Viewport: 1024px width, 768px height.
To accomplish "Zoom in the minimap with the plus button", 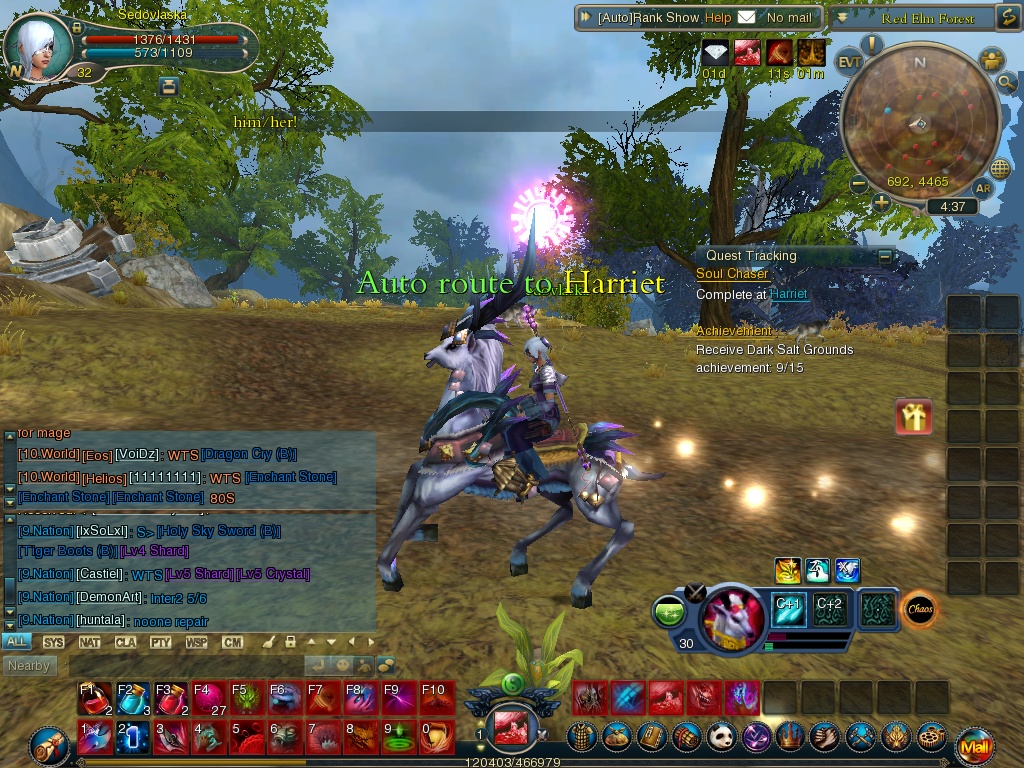I will pyautogui.click(x=881, y=203).
